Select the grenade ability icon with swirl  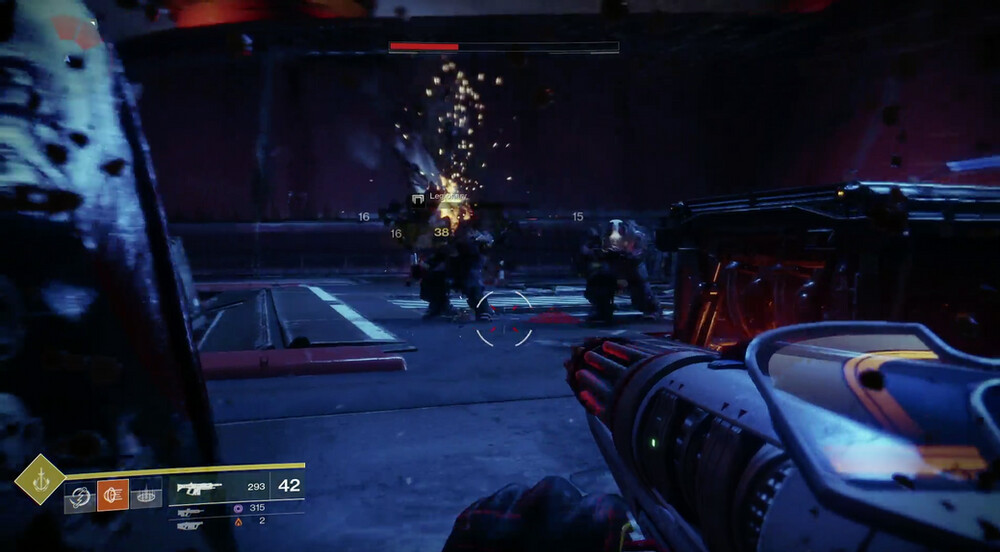click(x=80, y=495)
